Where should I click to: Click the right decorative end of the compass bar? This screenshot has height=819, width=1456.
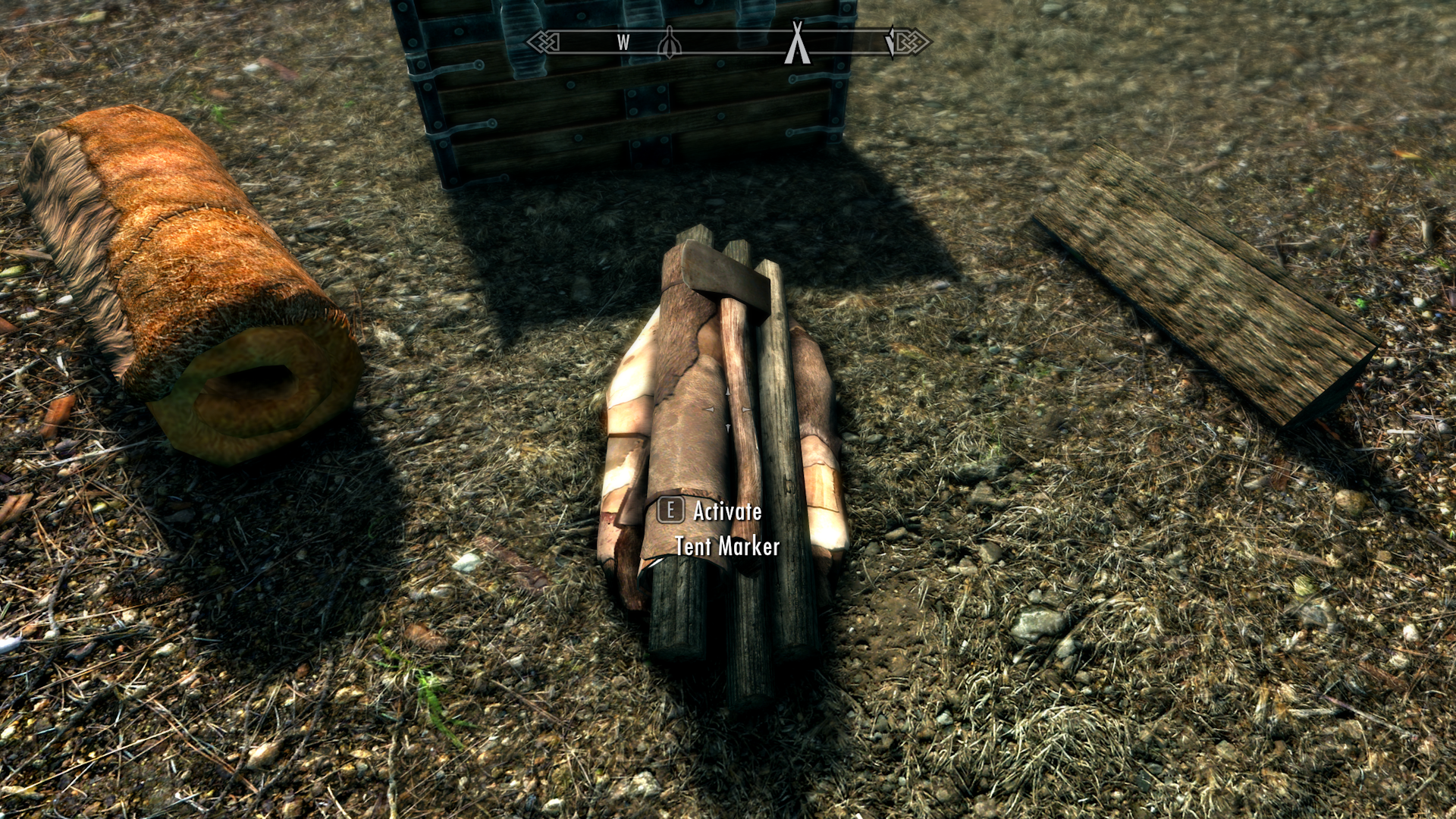pyautogui.click(x=910, y=42)
